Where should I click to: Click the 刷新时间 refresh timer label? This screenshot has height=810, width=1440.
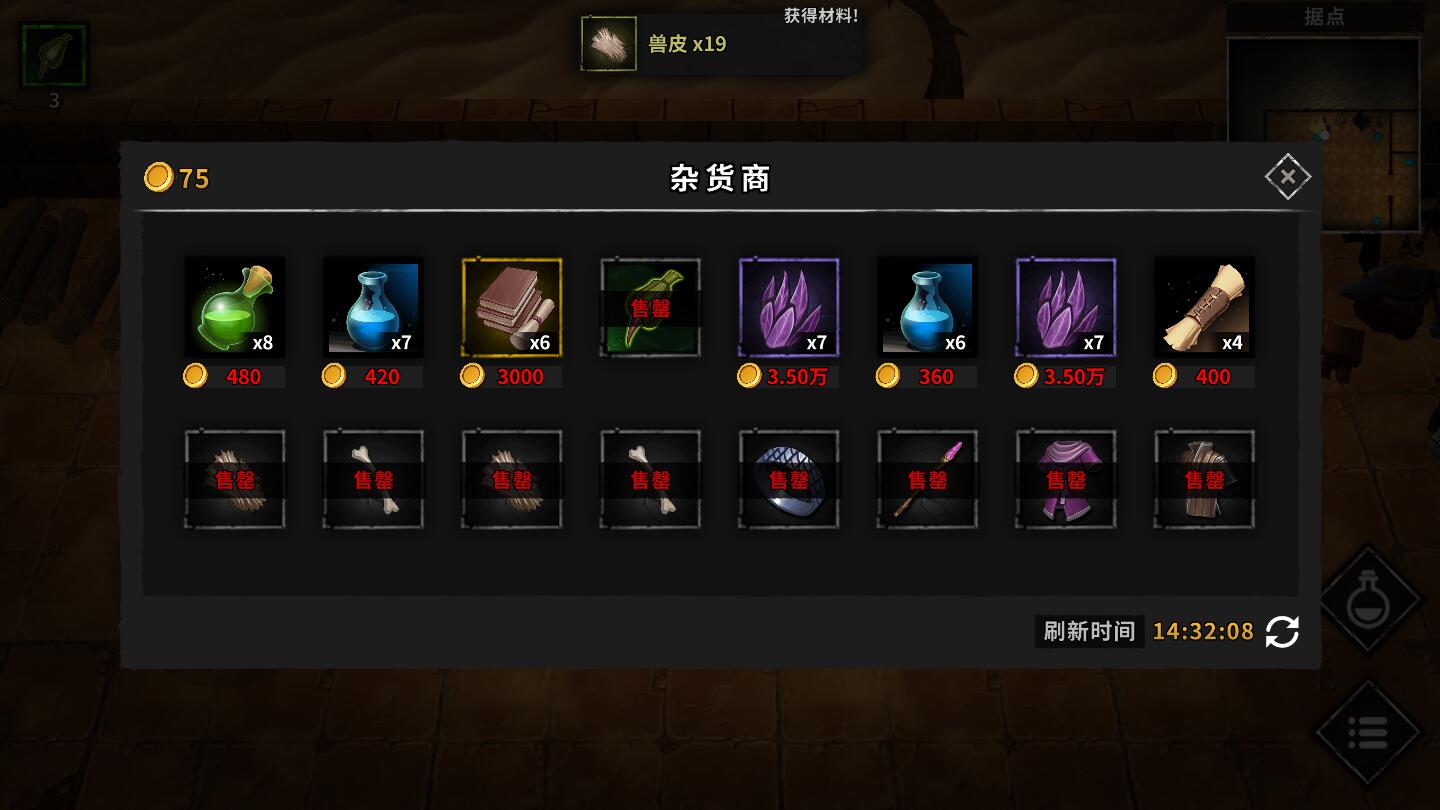click(1089, 632)
